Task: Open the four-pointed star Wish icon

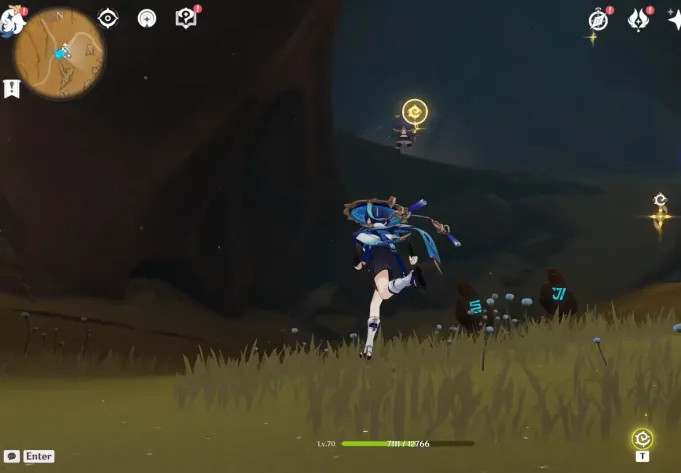Action: (x=674, y=19)
